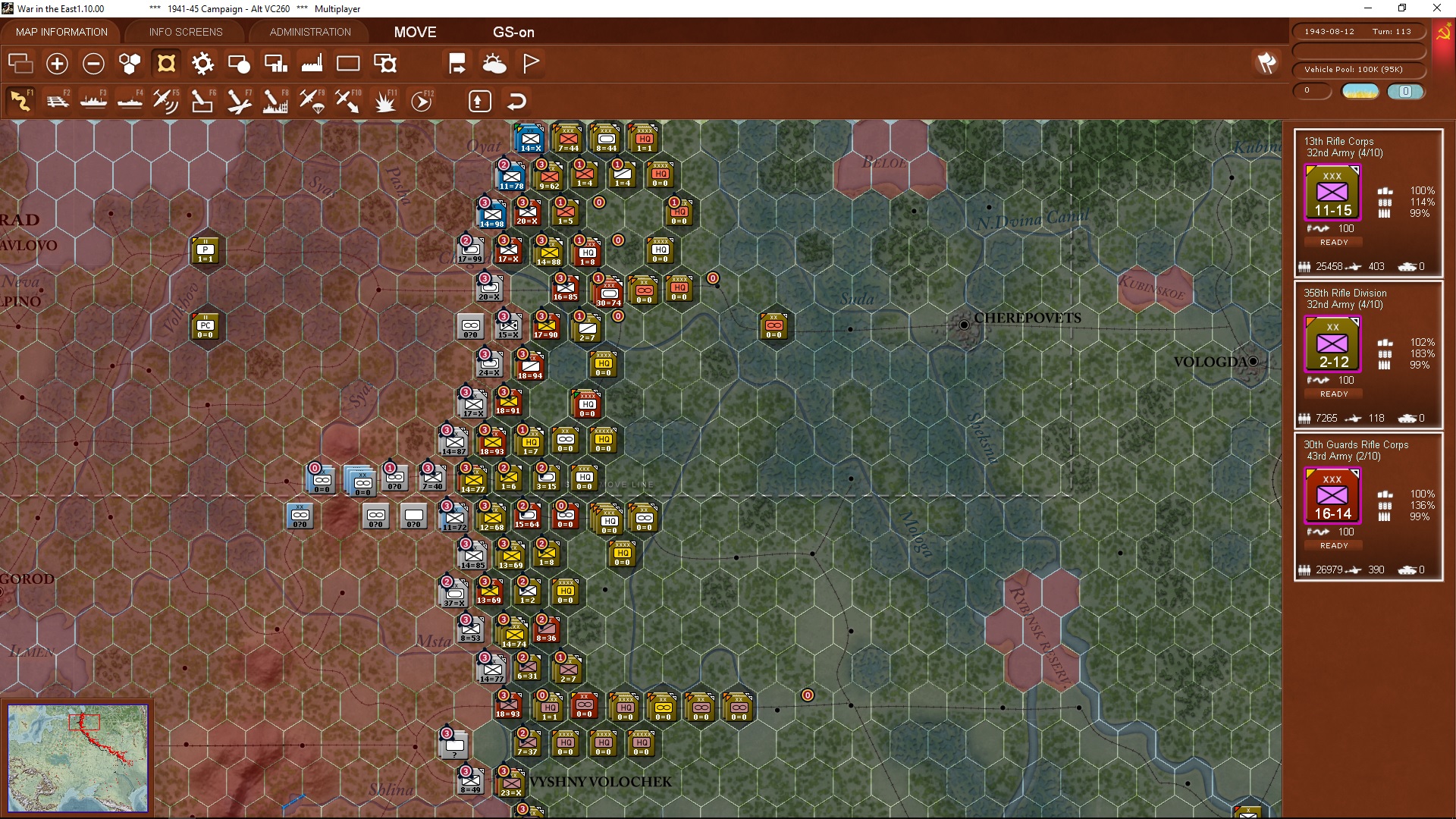Viewport: 1456px width, 819px height.
Task: Open the weather overlay view
Action: pos(495,64)
